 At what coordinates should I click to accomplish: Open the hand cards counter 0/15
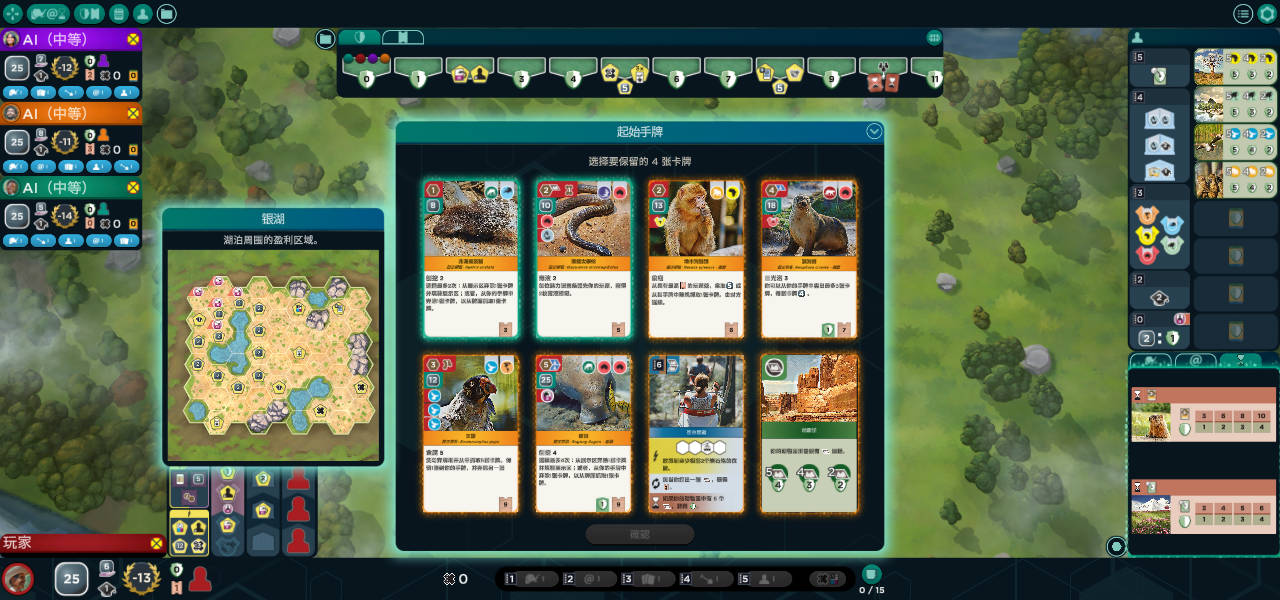871,578
